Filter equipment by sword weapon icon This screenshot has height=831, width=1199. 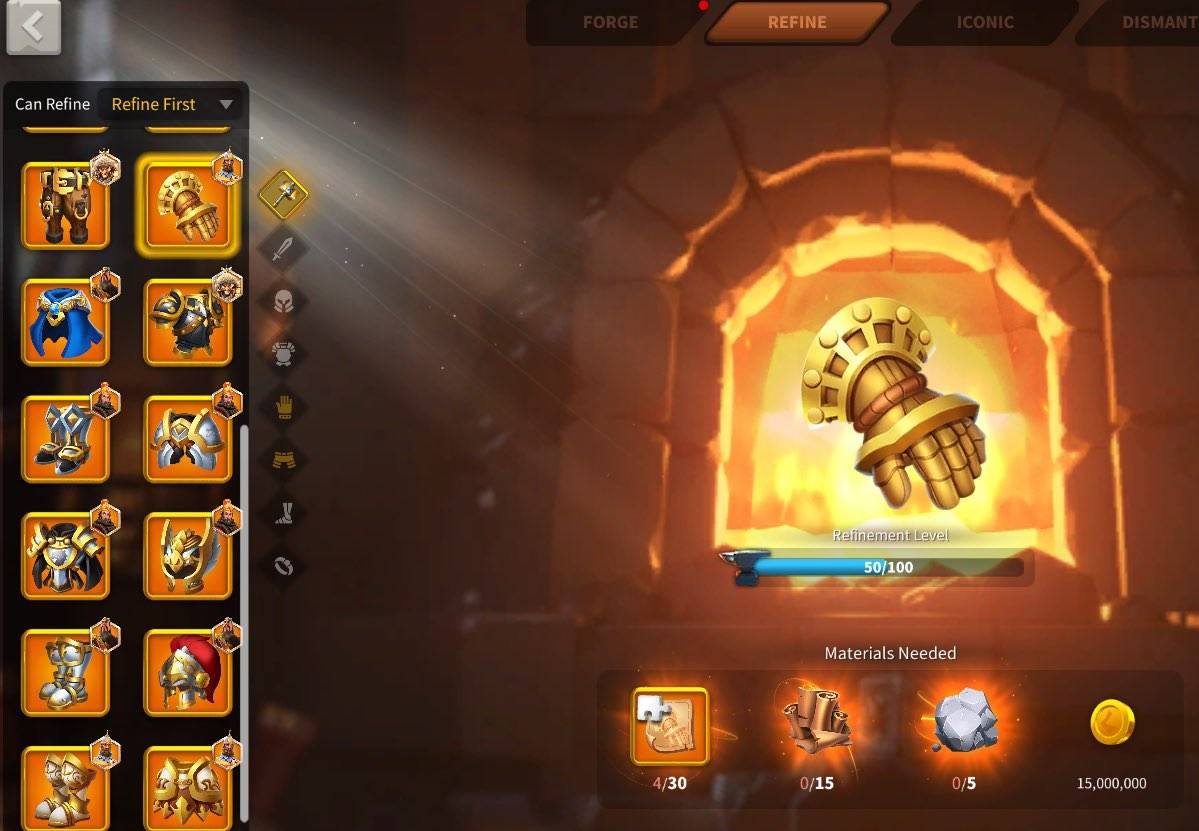[284, 247]
